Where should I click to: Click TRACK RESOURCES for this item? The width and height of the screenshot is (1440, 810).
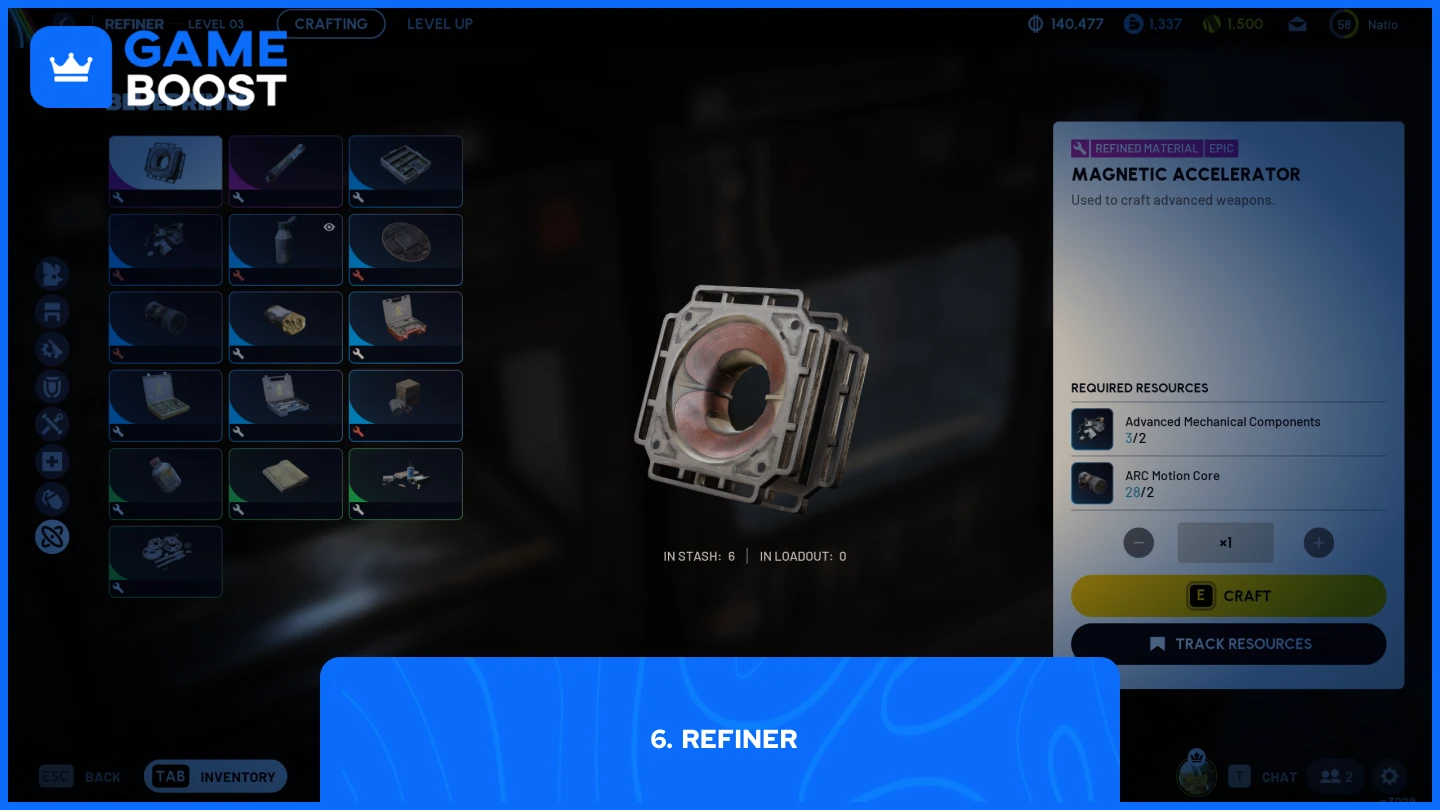click(1228, 644)
